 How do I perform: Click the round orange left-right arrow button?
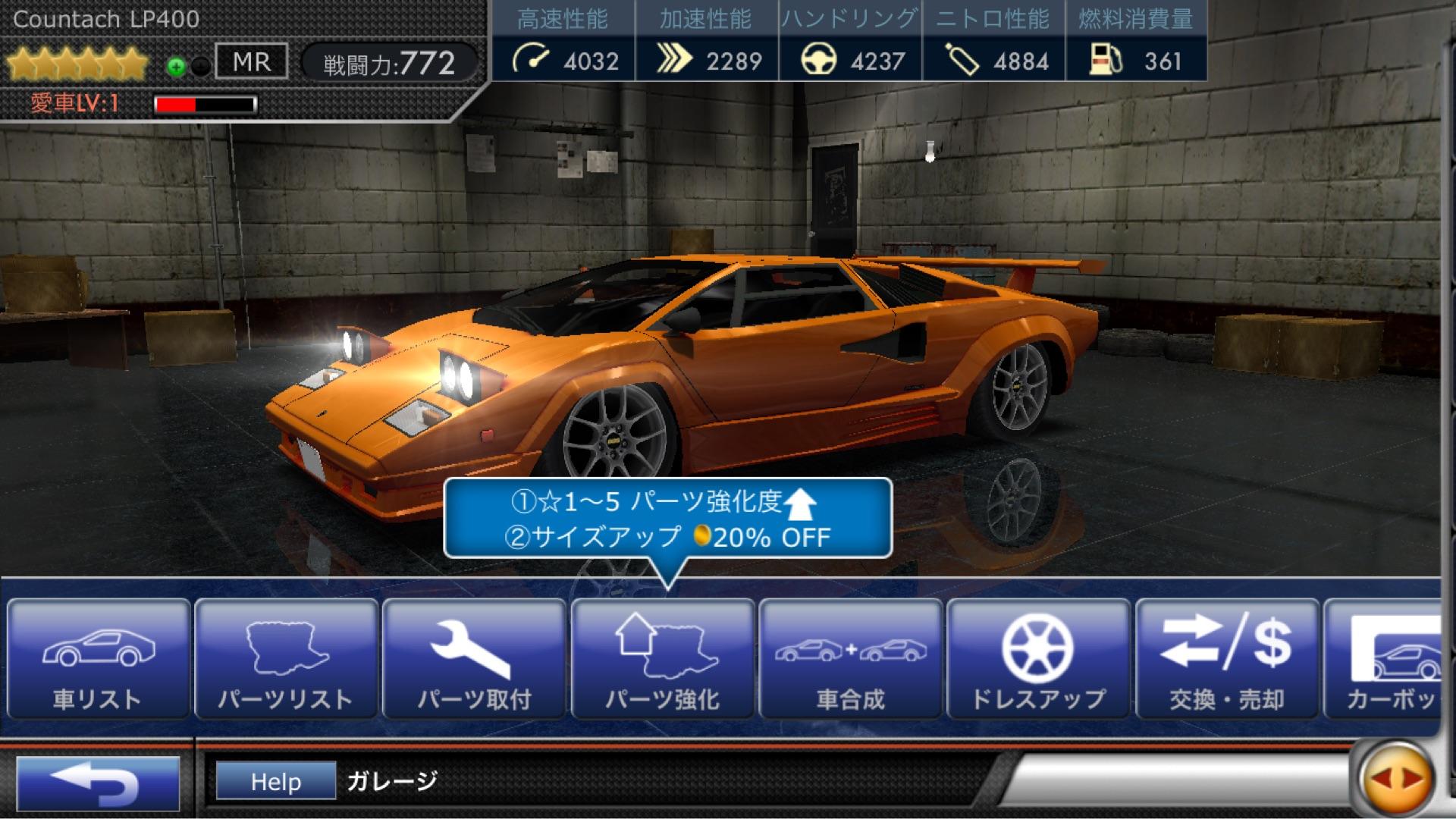(1396, 779)
